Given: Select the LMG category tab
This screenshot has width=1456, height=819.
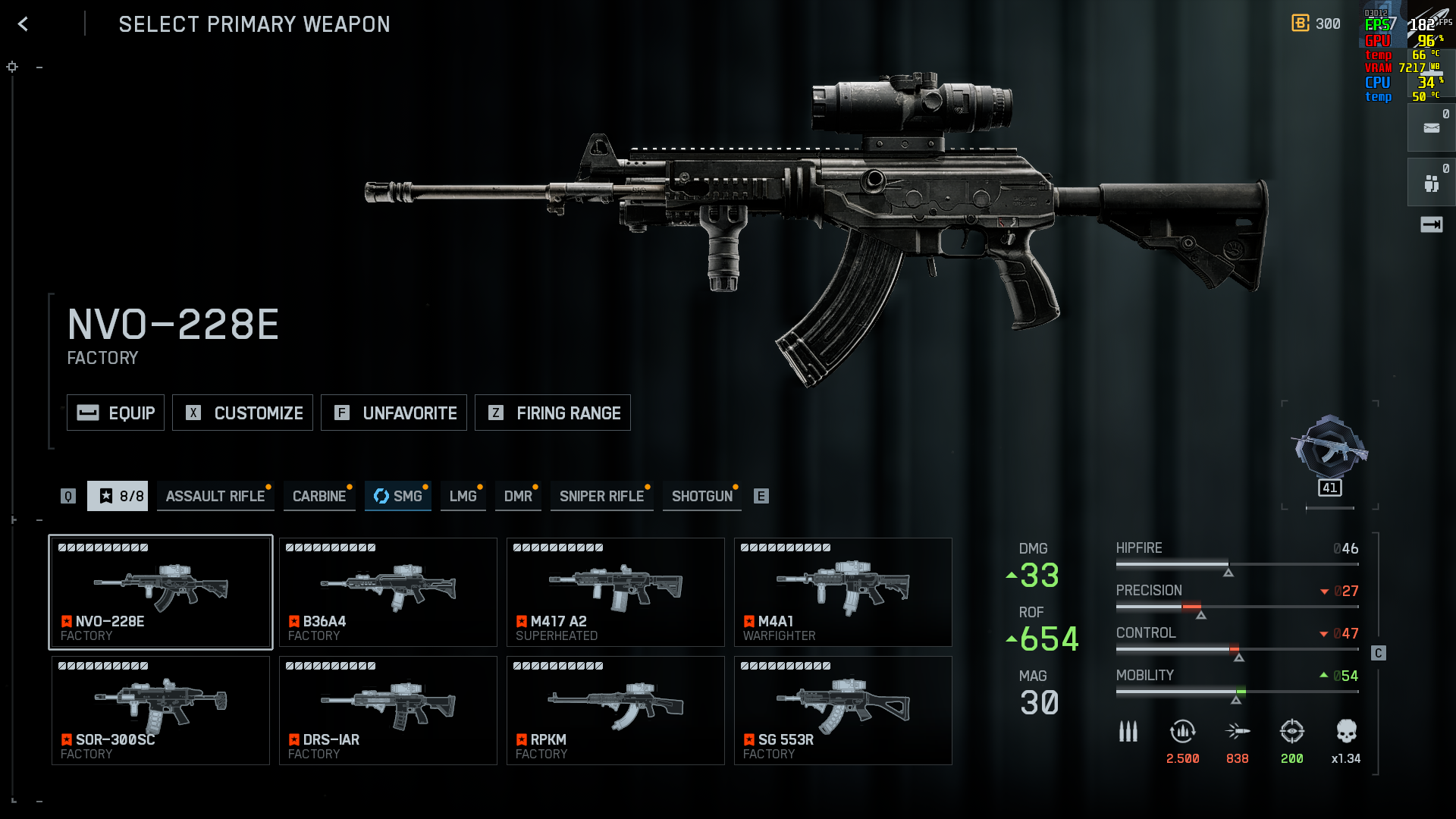Looking at the screenshot, I should 463,496.
